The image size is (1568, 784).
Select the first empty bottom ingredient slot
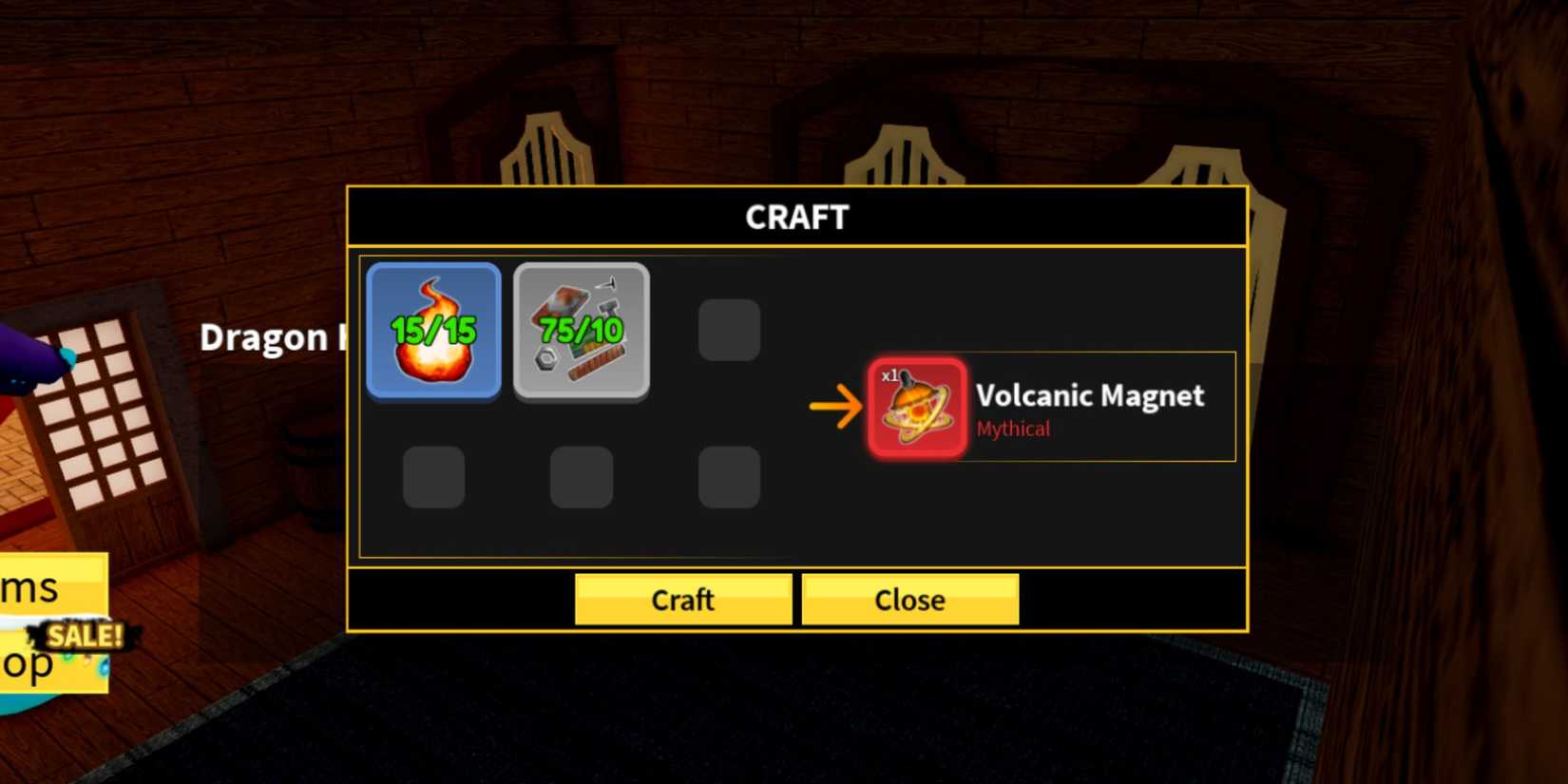coord(433,478)
